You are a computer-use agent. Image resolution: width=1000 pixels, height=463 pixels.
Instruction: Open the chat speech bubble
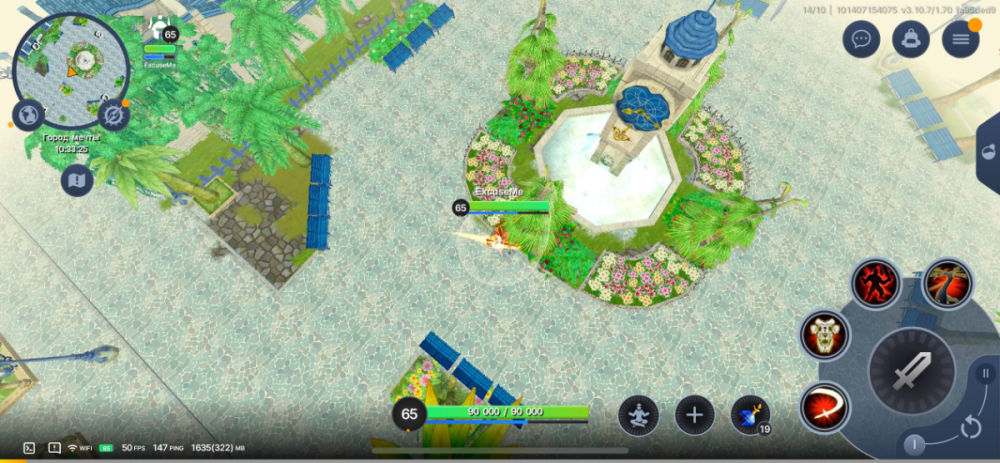point(861,39)
